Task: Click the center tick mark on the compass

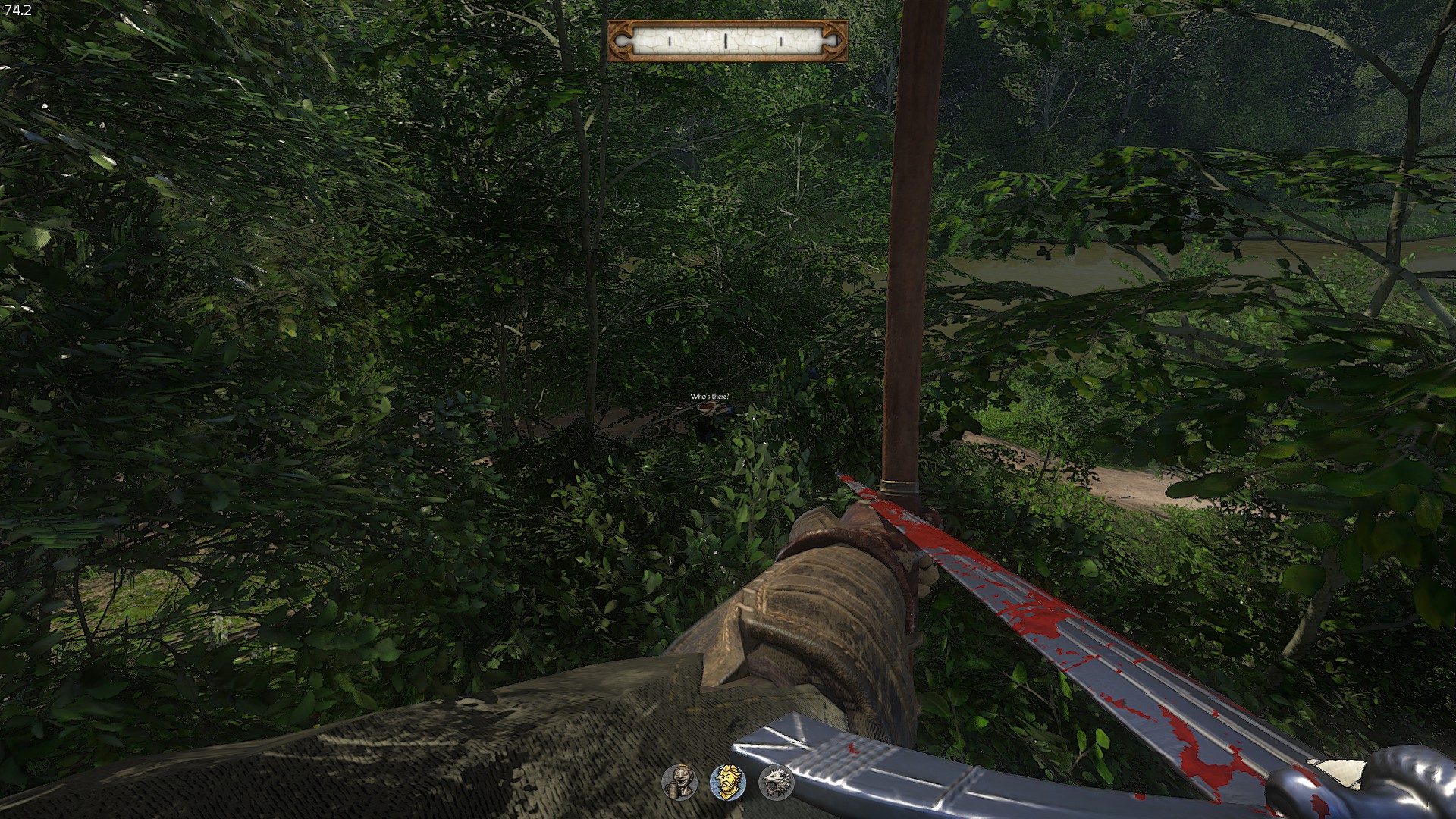Action: pos(726,40)
